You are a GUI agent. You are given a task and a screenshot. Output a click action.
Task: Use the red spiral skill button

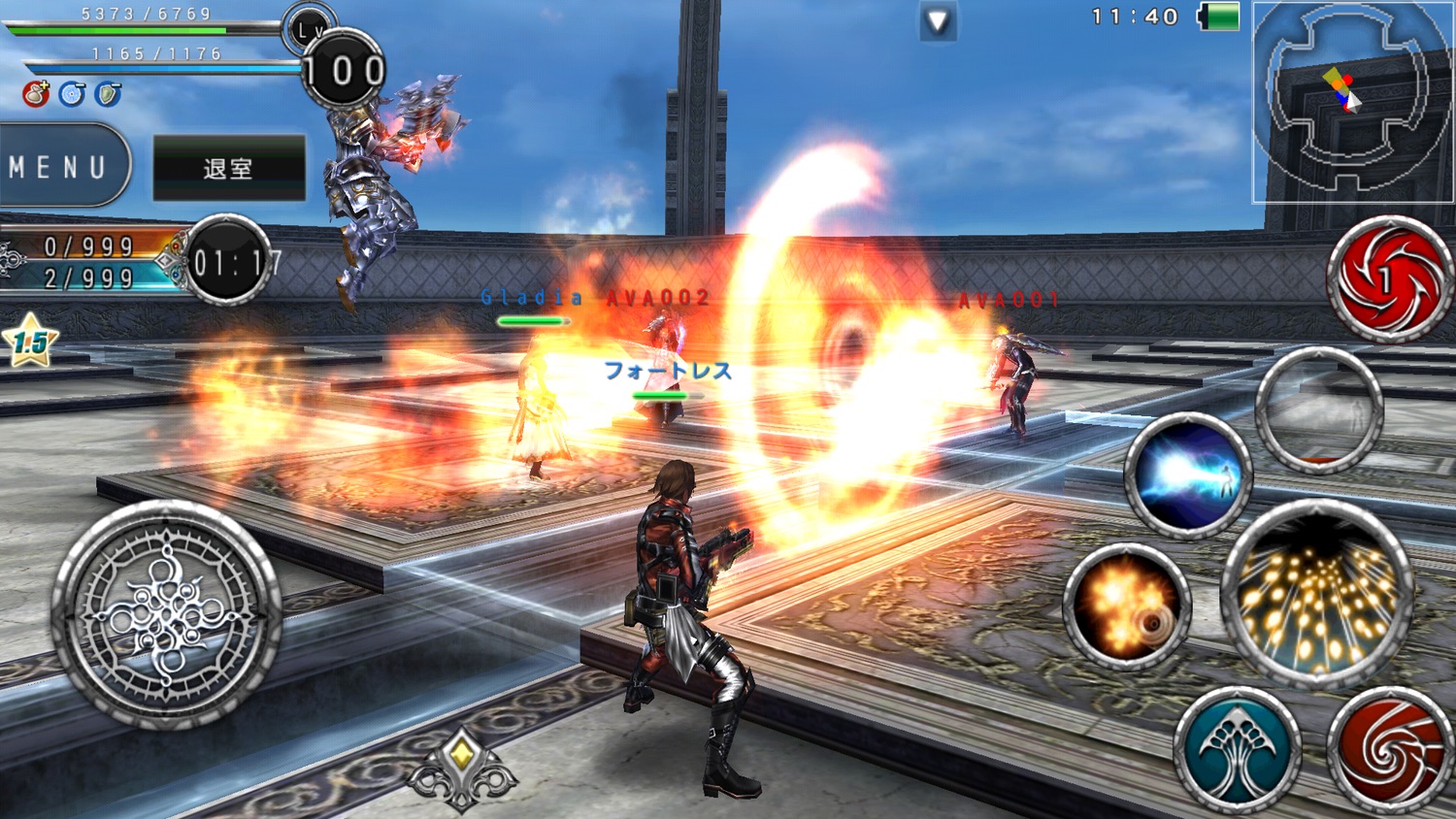point(1391,750)
